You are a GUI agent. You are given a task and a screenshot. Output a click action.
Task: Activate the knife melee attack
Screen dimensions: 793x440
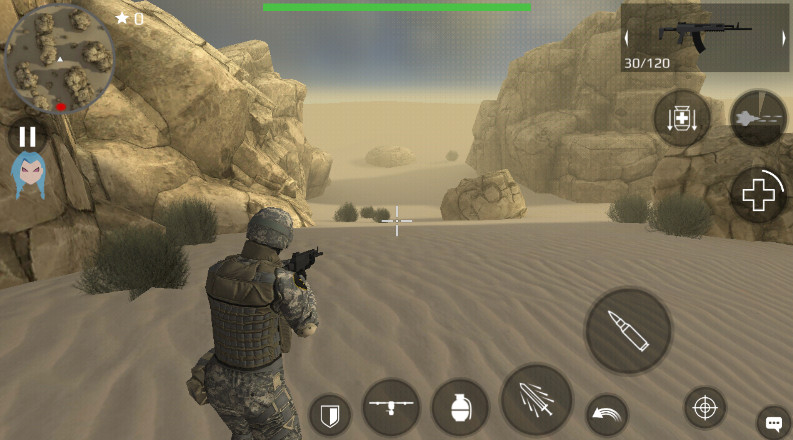536,400
